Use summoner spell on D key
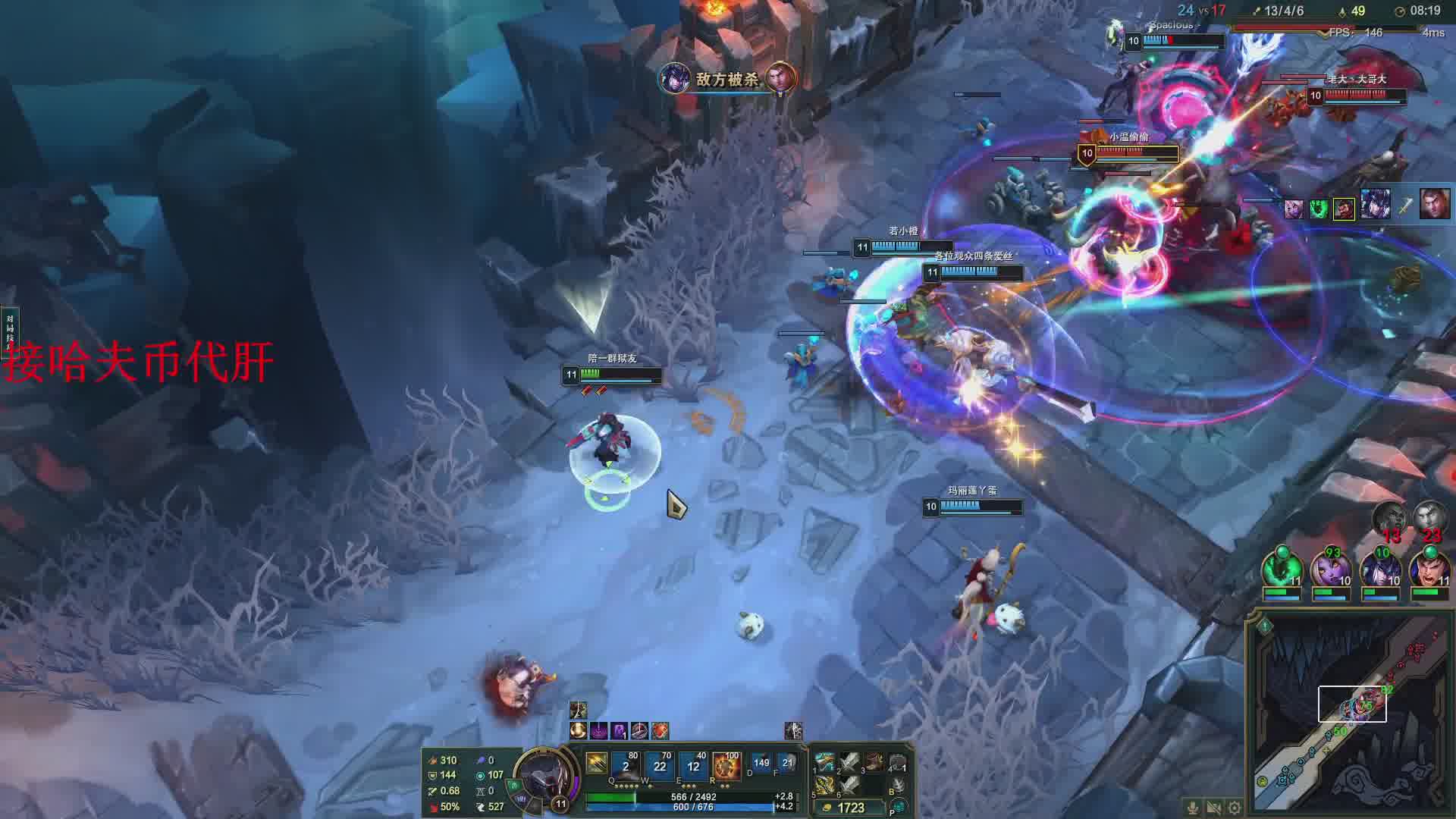This screenshot has height=819, width=1456. (x=761, y=763)
